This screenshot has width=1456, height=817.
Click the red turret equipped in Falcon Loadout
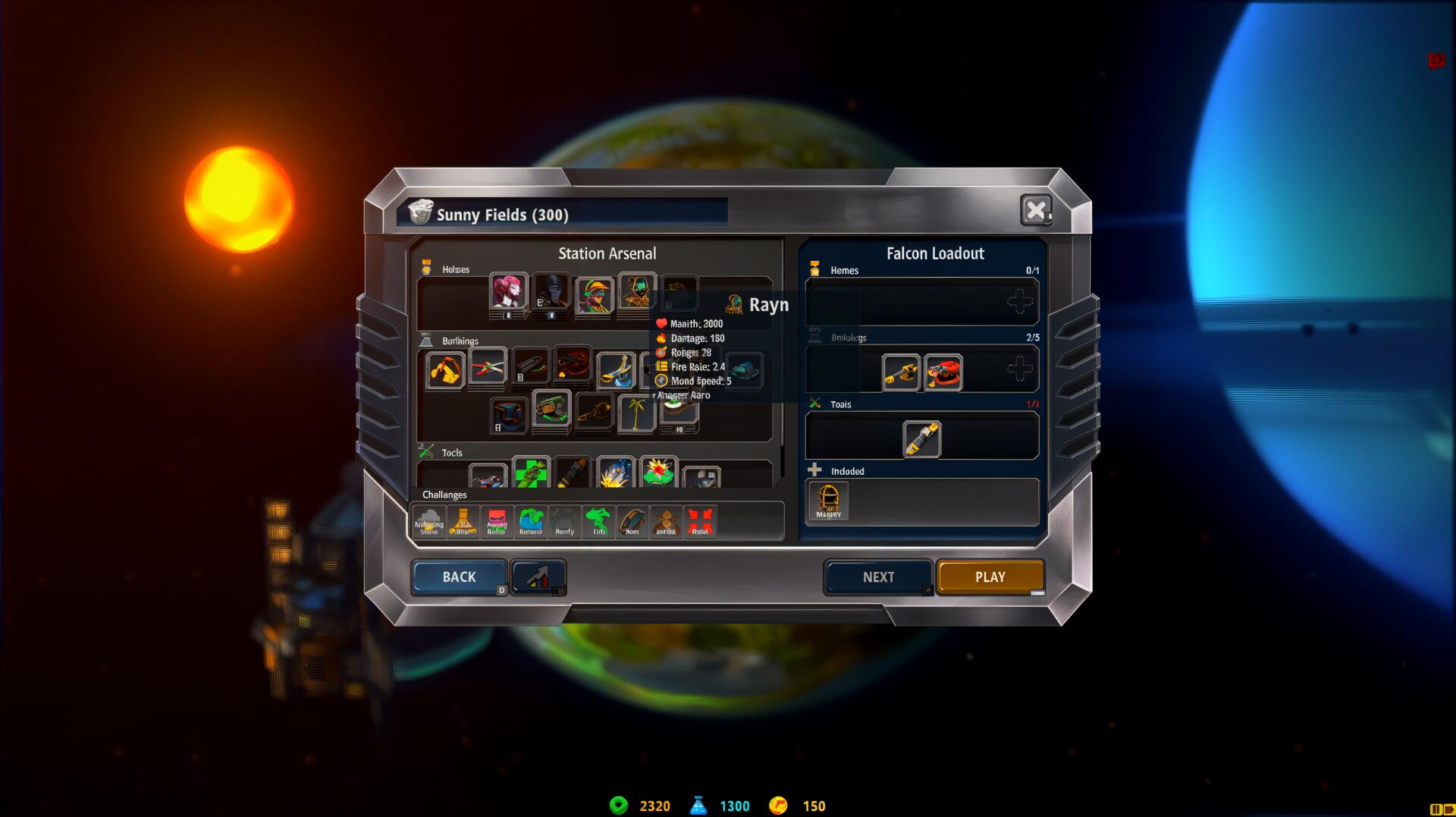pos(943,371)
